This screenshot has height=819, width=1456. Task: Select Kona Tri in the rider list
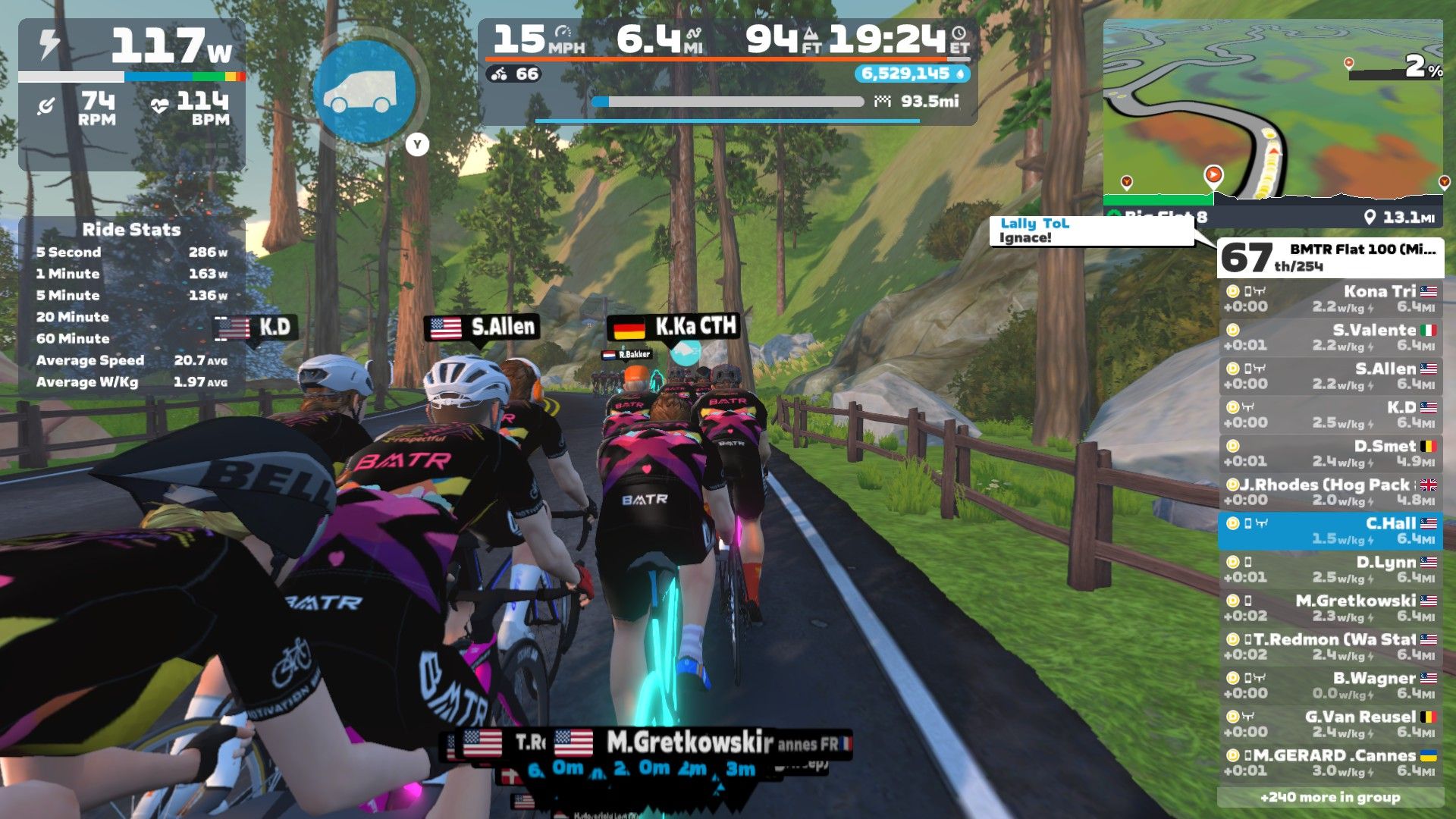1331,299
